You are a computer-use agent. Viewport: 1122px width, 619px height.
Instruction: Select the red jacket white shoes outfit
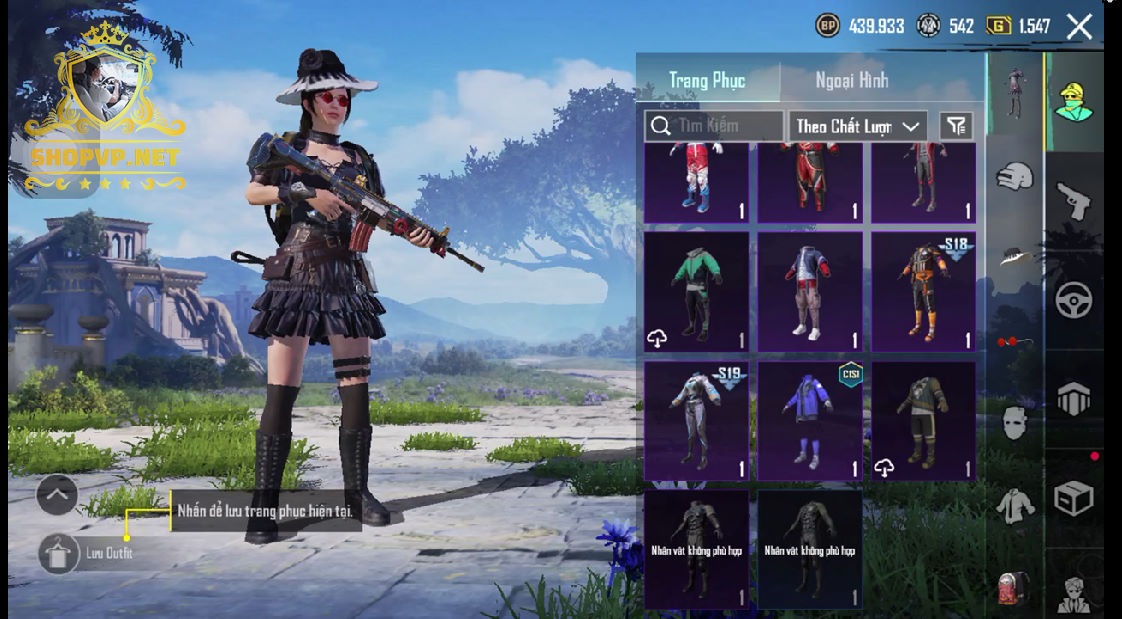tap(810, 291)
